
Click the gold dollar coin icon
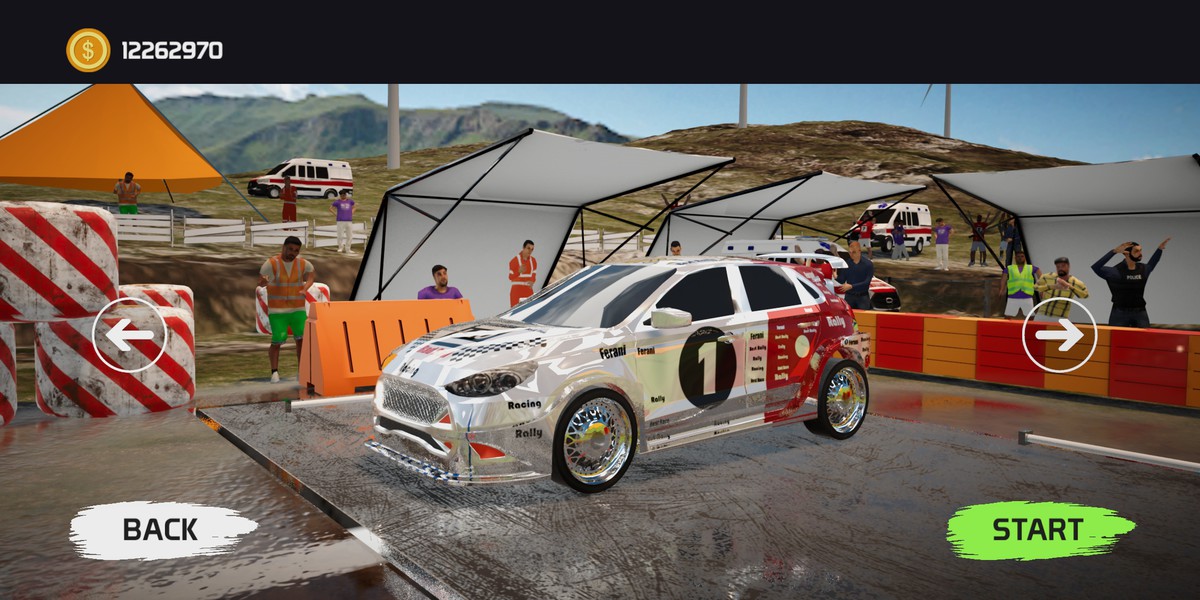point(88,50)
